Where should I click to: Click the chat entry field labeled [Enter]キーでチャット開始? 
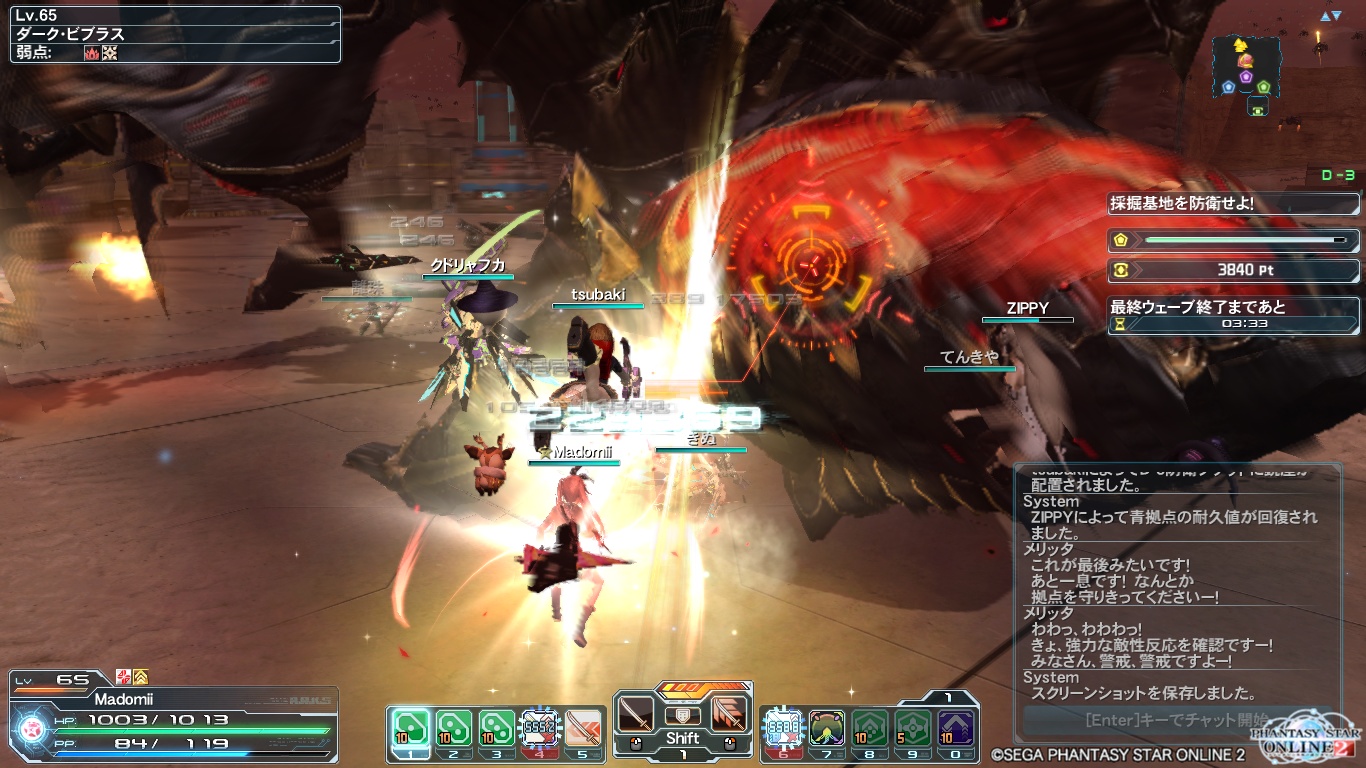[1176, 719]
